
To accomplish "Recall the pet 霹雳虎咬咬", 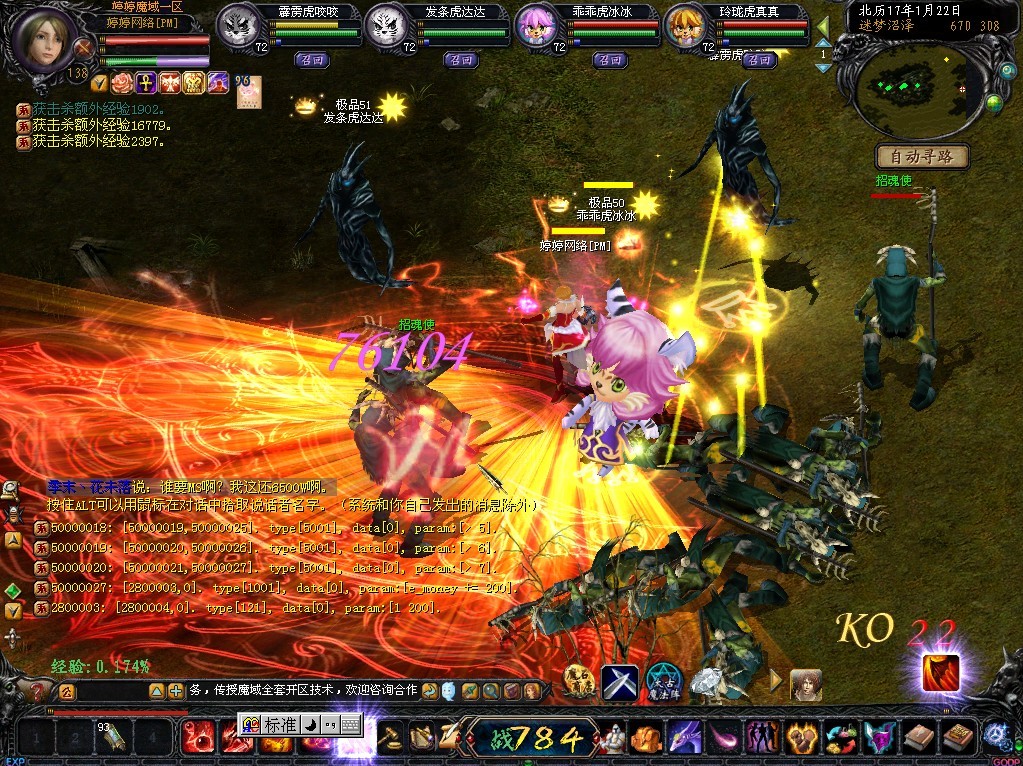I will coord(311,60).
